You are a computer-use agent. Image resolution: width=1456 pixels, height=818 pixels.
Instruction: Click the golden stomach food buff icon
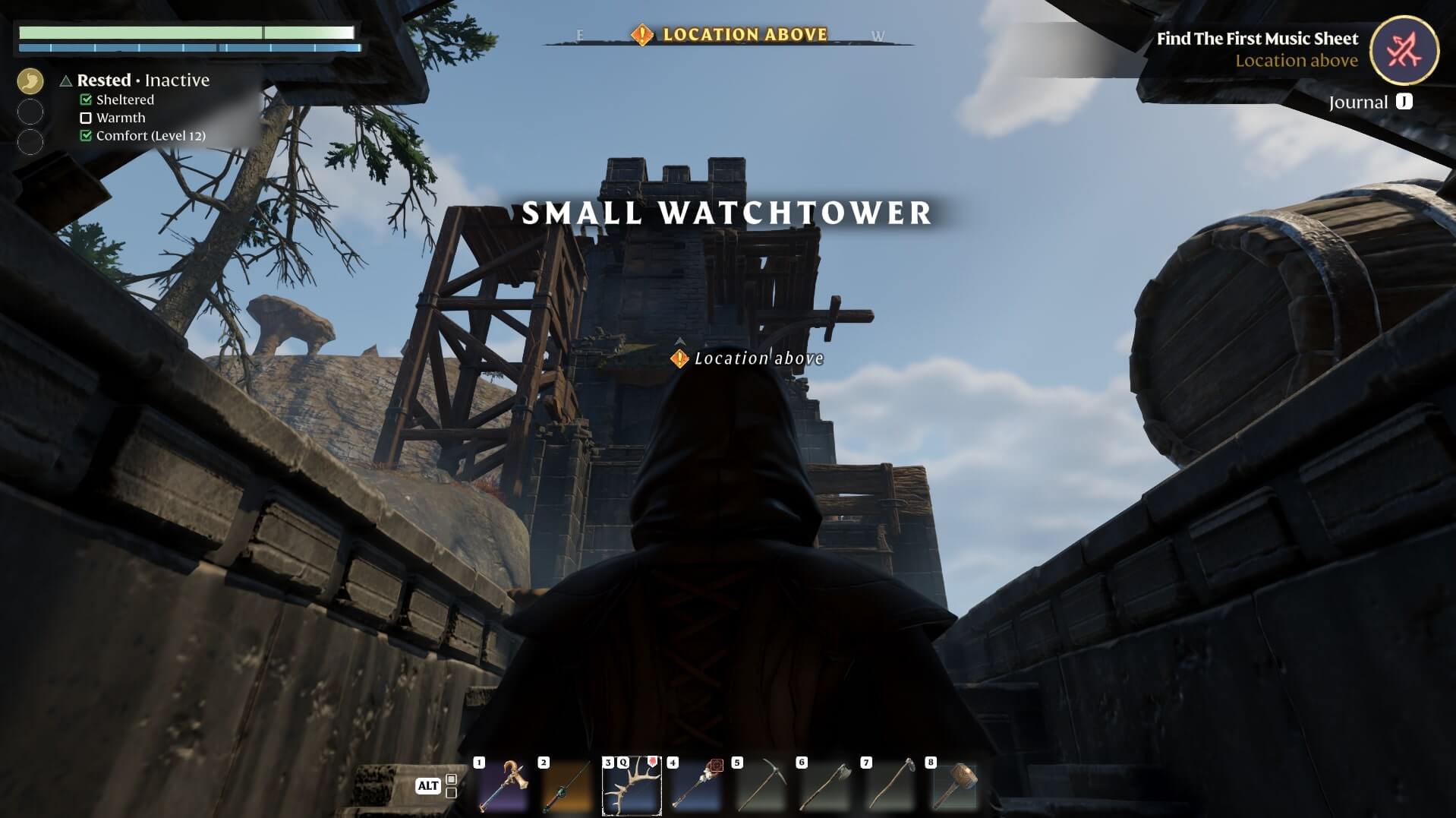pyautogui.click(x=30, y=81)
